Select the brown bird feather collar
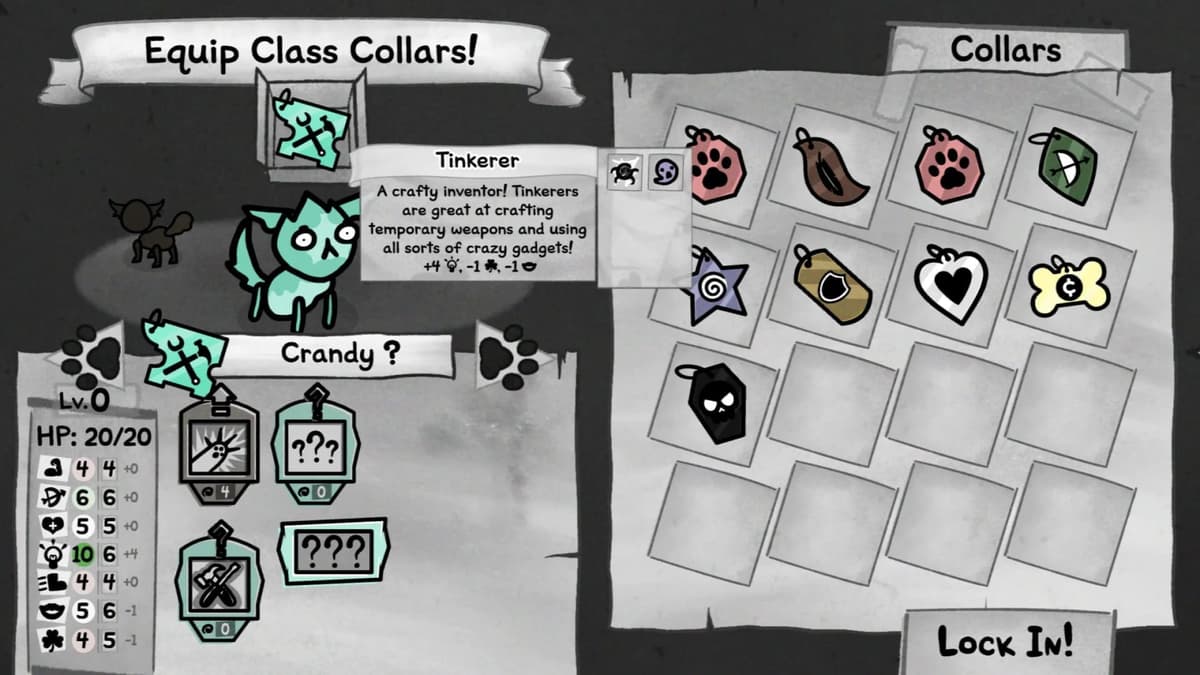This screenshot has height=675, width=1200. 832,167
